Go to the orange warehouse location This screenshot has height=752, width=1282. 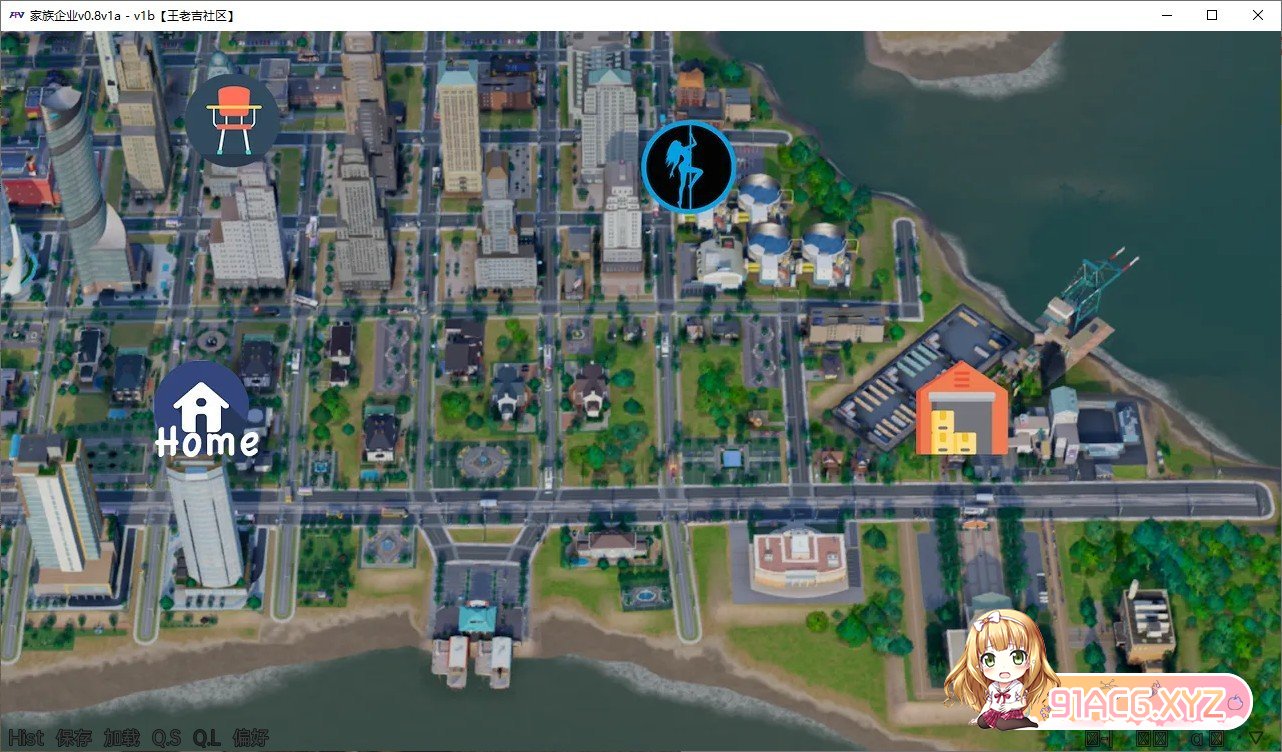pyautogui.click(x=962, y=410)
